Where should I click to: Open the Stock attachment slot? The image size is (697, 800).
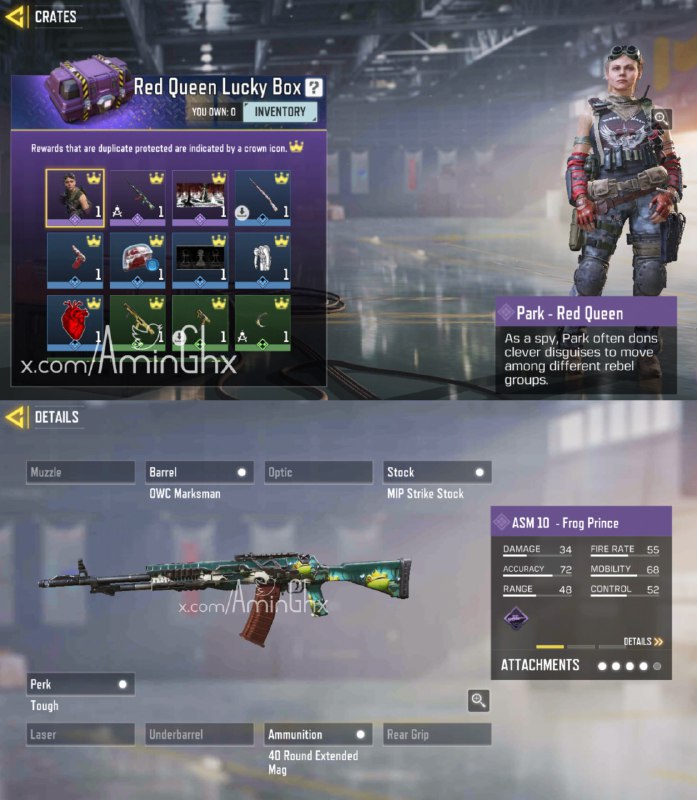[436, 472]
